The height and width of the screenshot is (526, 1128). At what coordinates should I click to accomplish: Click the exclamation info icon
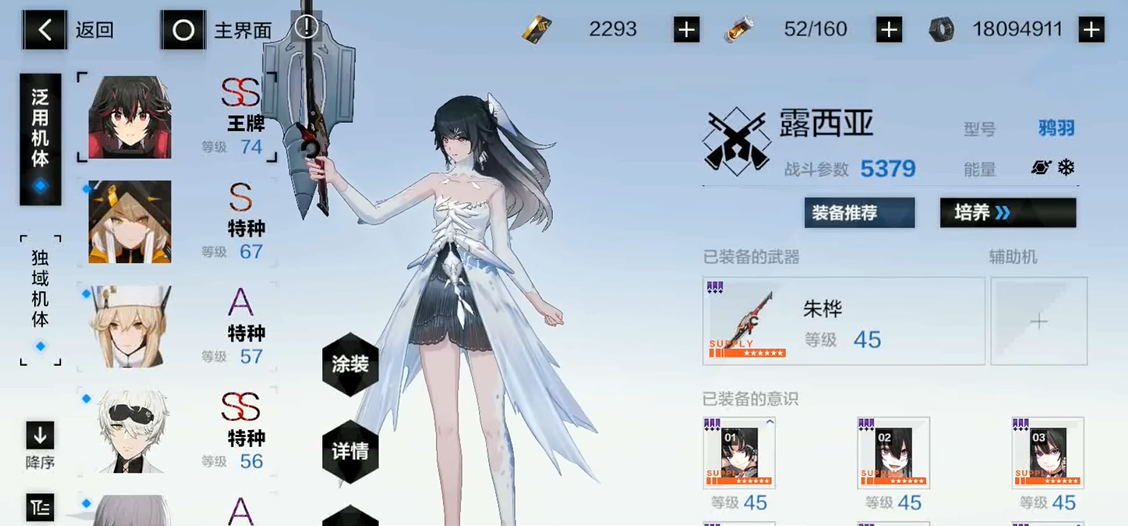click(306, 27)
